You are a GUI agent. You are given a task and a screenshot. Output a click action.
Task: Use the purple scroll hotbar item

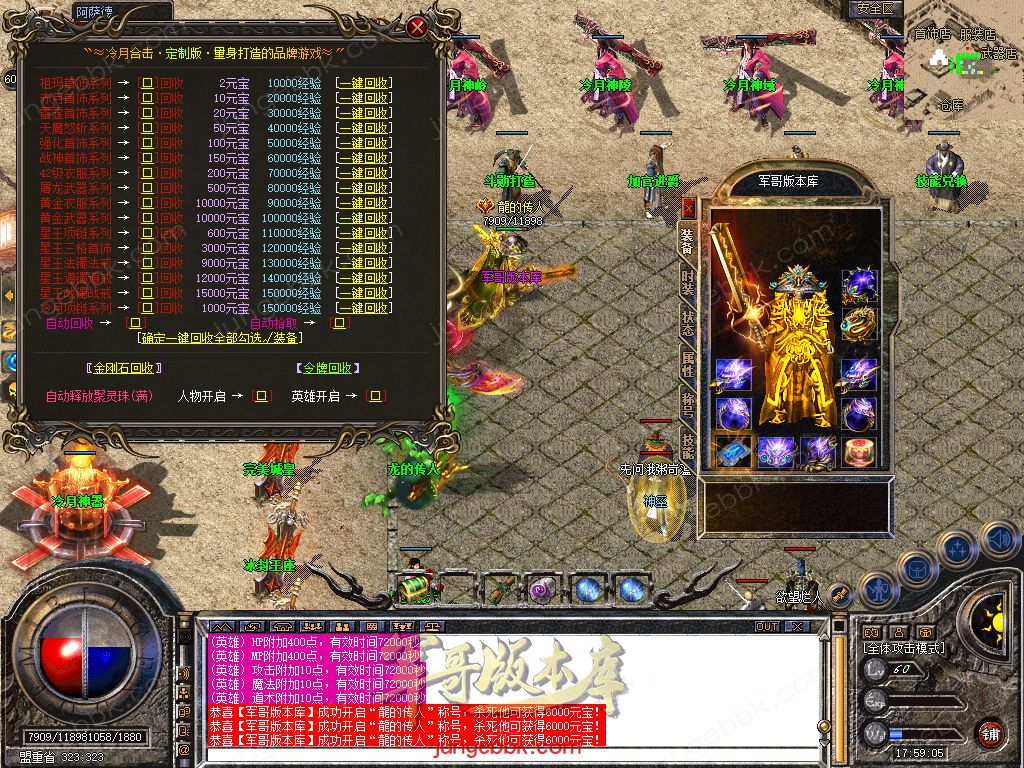[x=542, y=589]
